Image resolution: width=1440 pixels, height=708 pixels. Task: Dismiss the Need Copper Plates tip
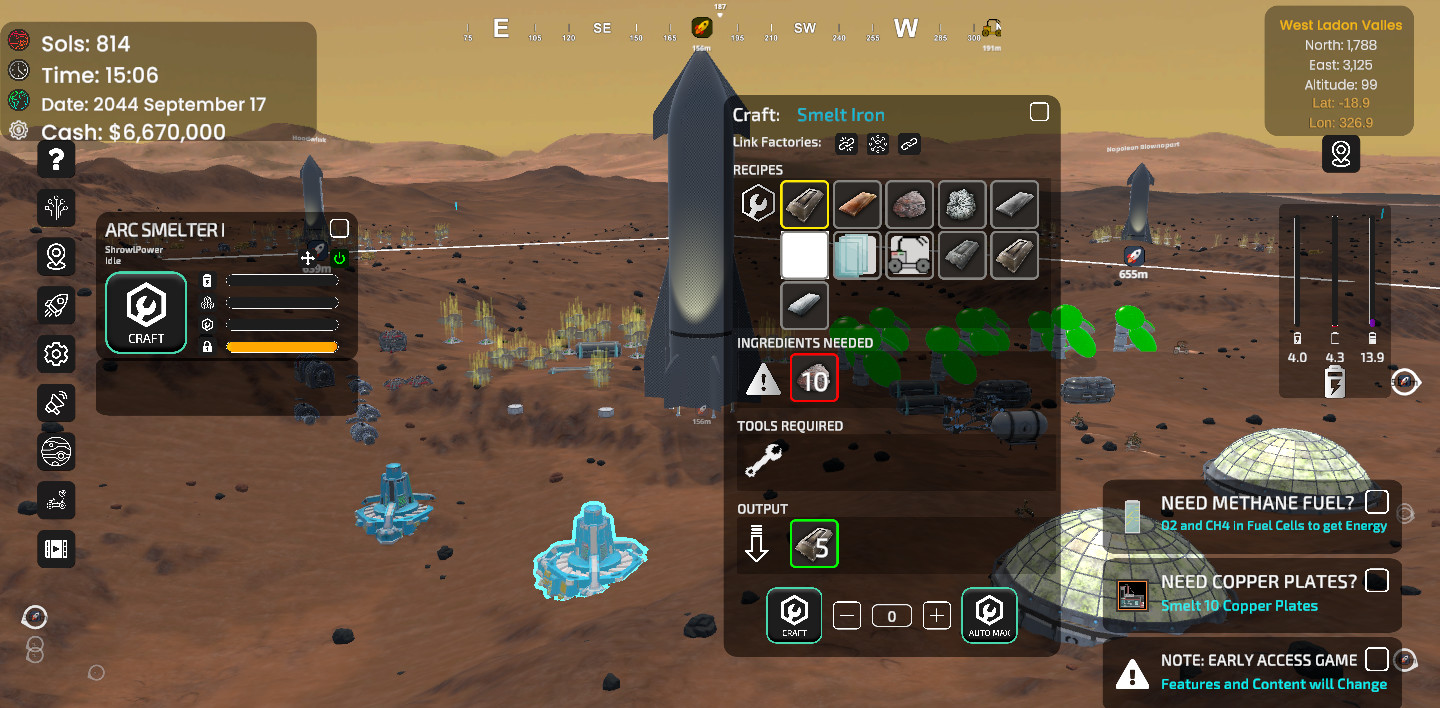click(x=1377, y=580)
